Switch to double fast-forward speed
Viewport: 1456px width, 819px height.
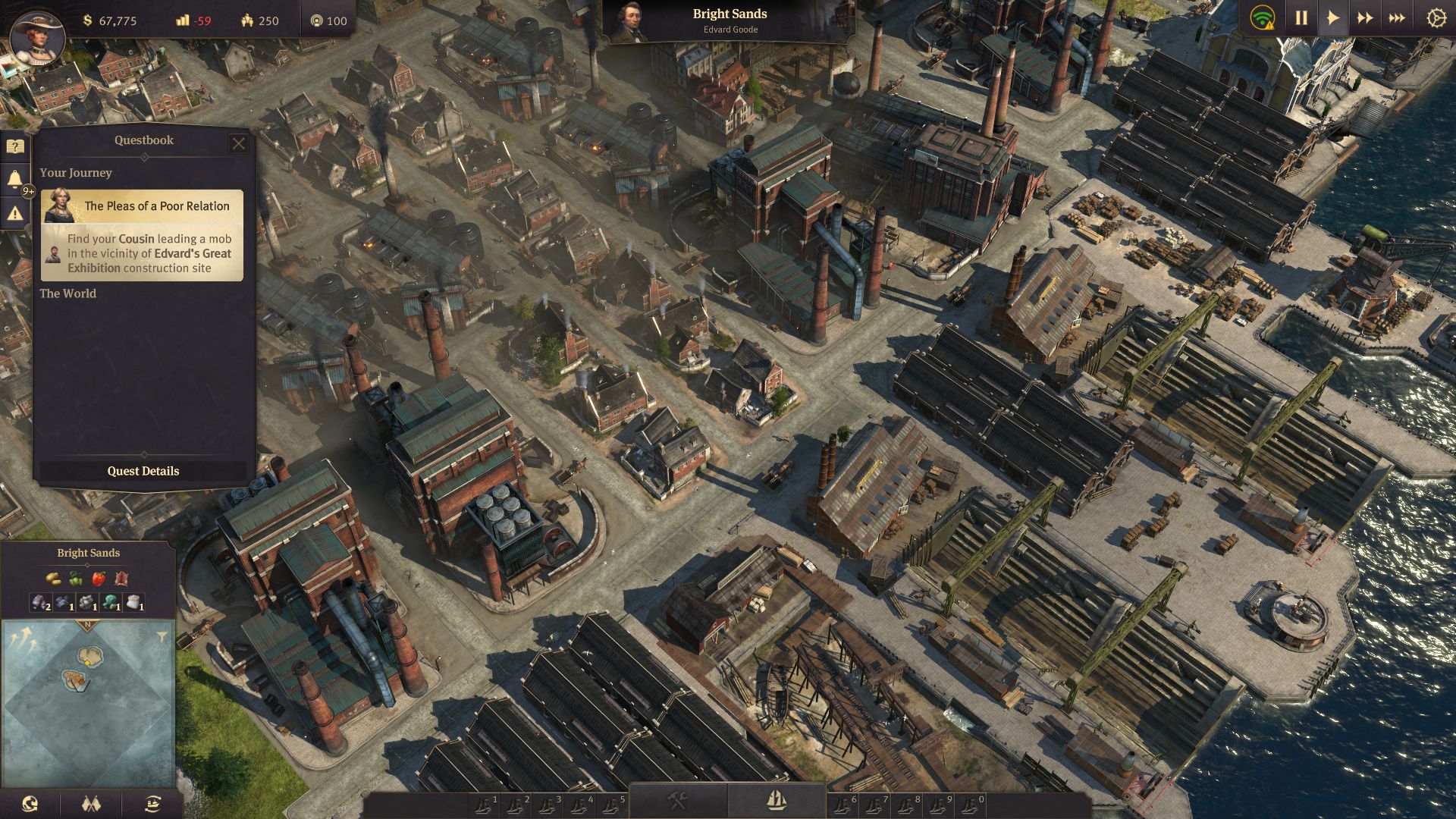click(x=1364, y=18)
